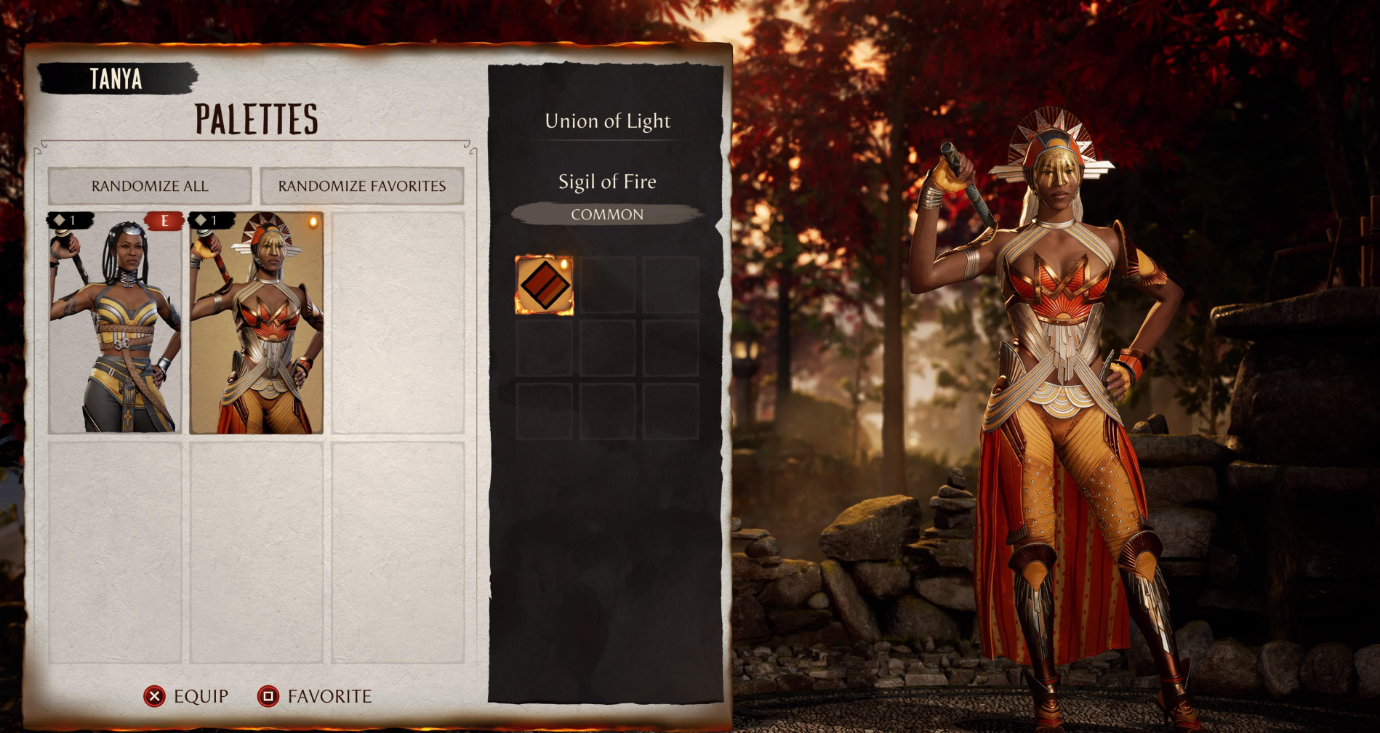Click the PALETTES heading

(256, 117)
